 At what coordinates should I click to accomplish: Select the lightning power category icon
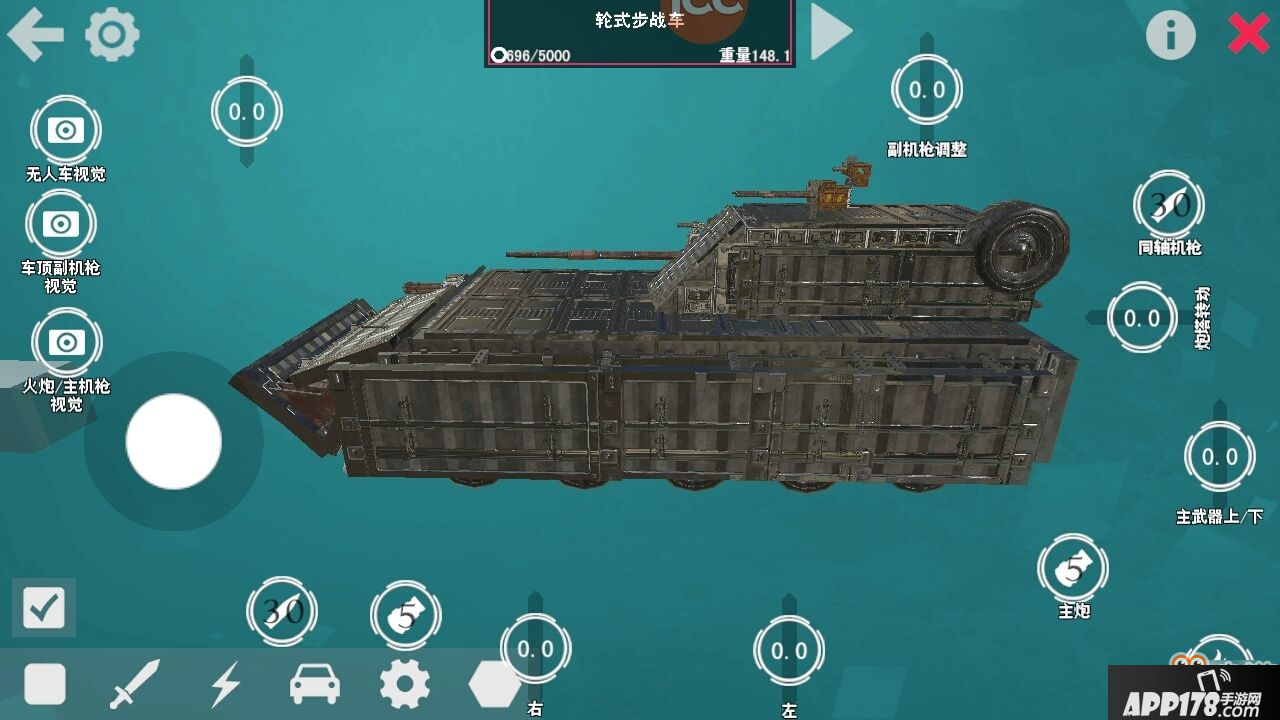(x=226, y=685)
